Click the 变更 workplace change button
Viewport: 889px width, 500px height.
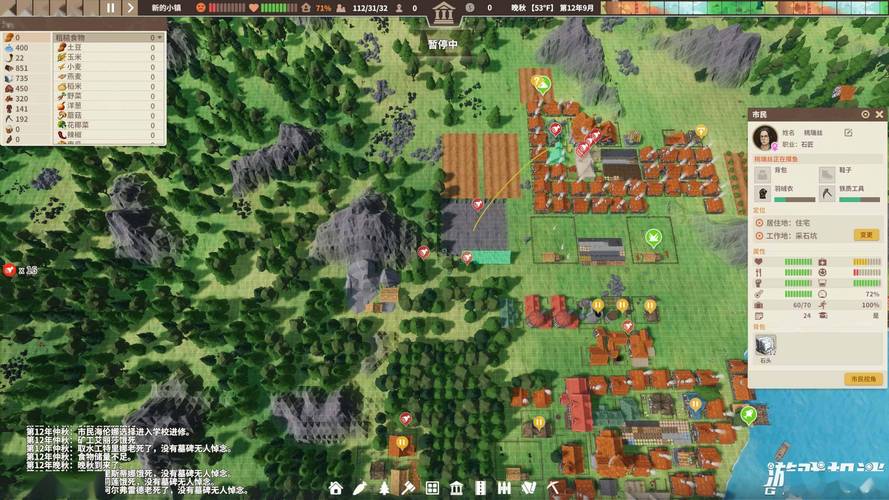[x=866, y=235]
